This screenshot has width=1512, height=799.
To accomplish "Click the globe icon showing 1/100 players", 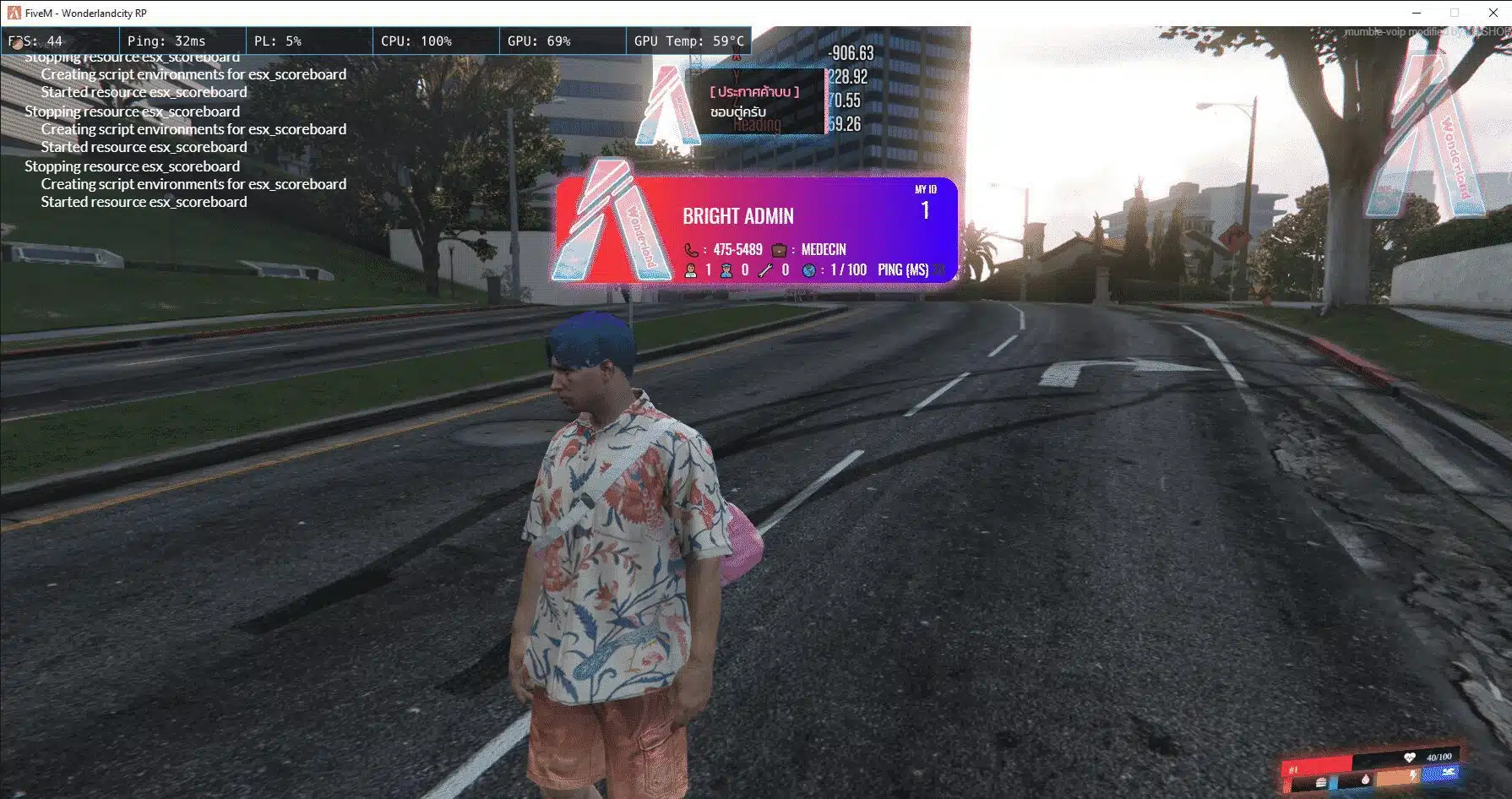I will click(810, 271).
